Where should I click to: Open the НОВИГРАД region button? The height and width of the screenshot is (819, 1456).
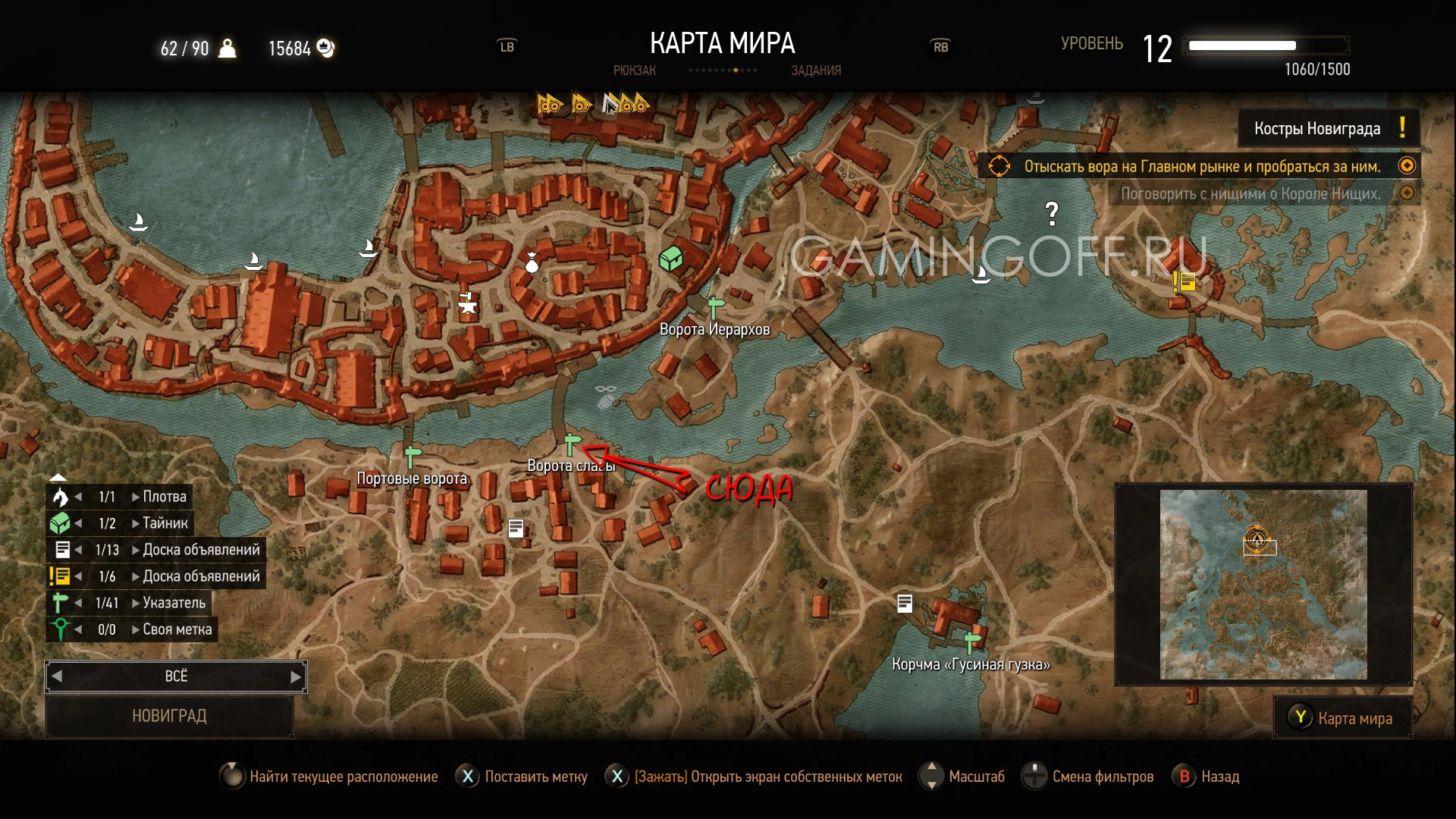pyautogui.click(x=169, y=716)
